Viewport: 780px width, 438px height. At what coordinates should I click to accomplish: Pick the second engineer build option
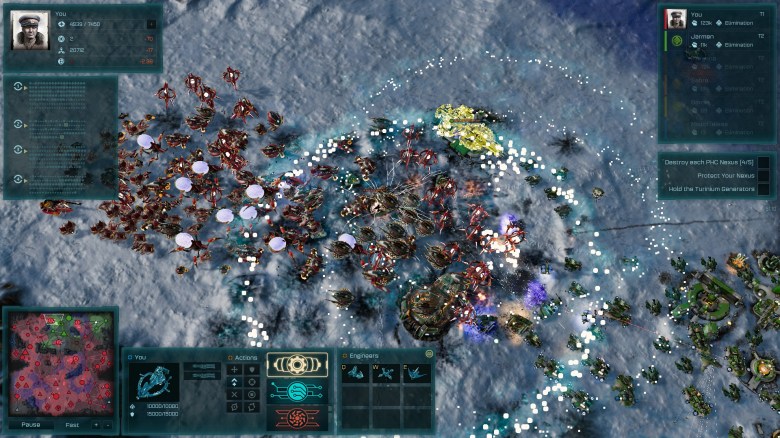coord(387,373)
